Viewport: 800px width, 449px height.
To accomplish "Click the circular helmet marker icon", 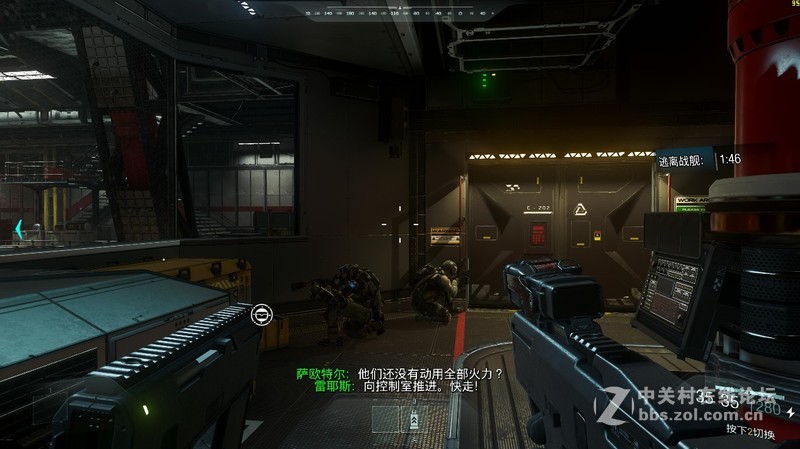I will pyautogui.click(x=262, y=315).
